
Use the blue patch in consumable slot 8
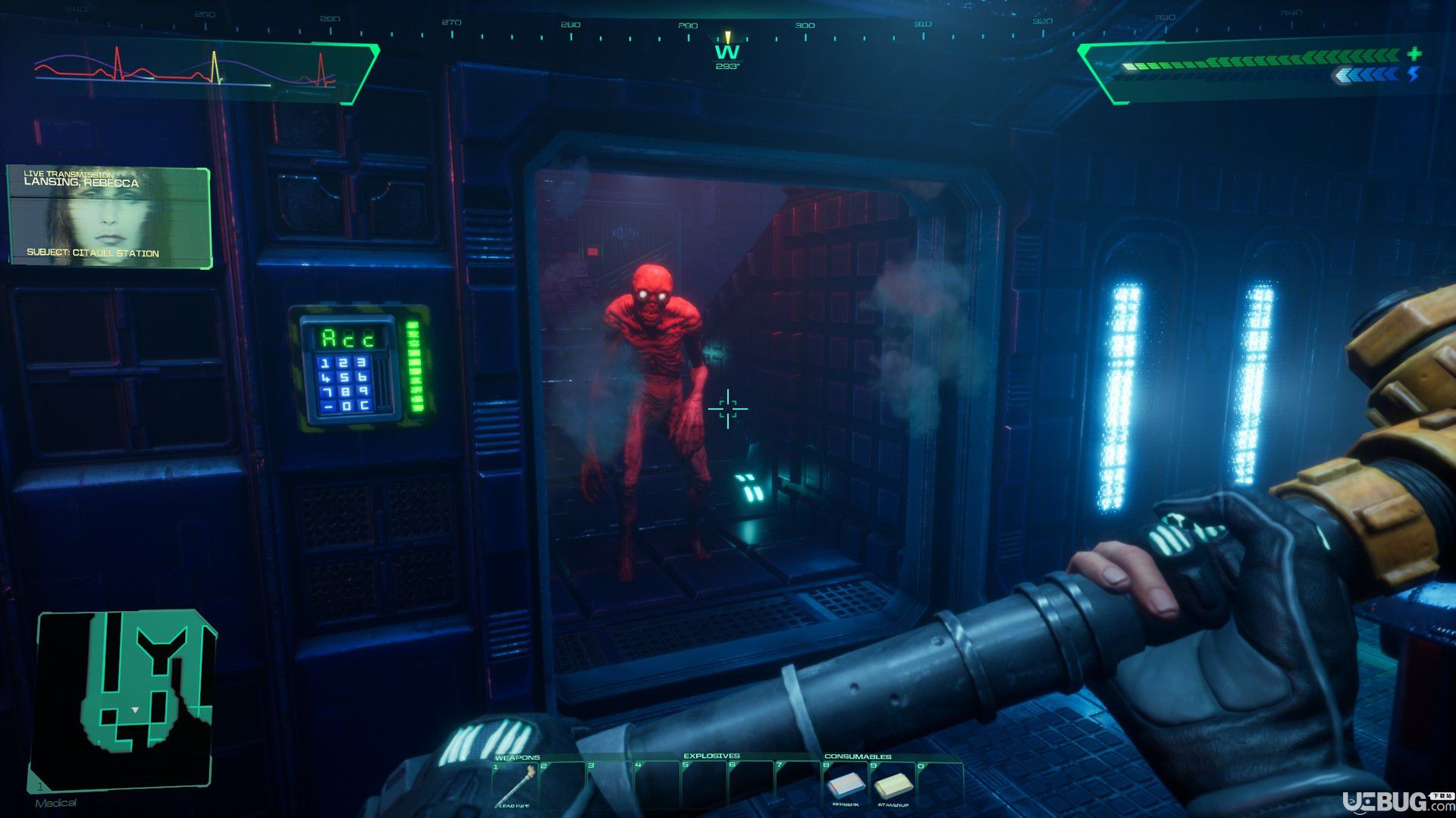click(x=845, y=785)
